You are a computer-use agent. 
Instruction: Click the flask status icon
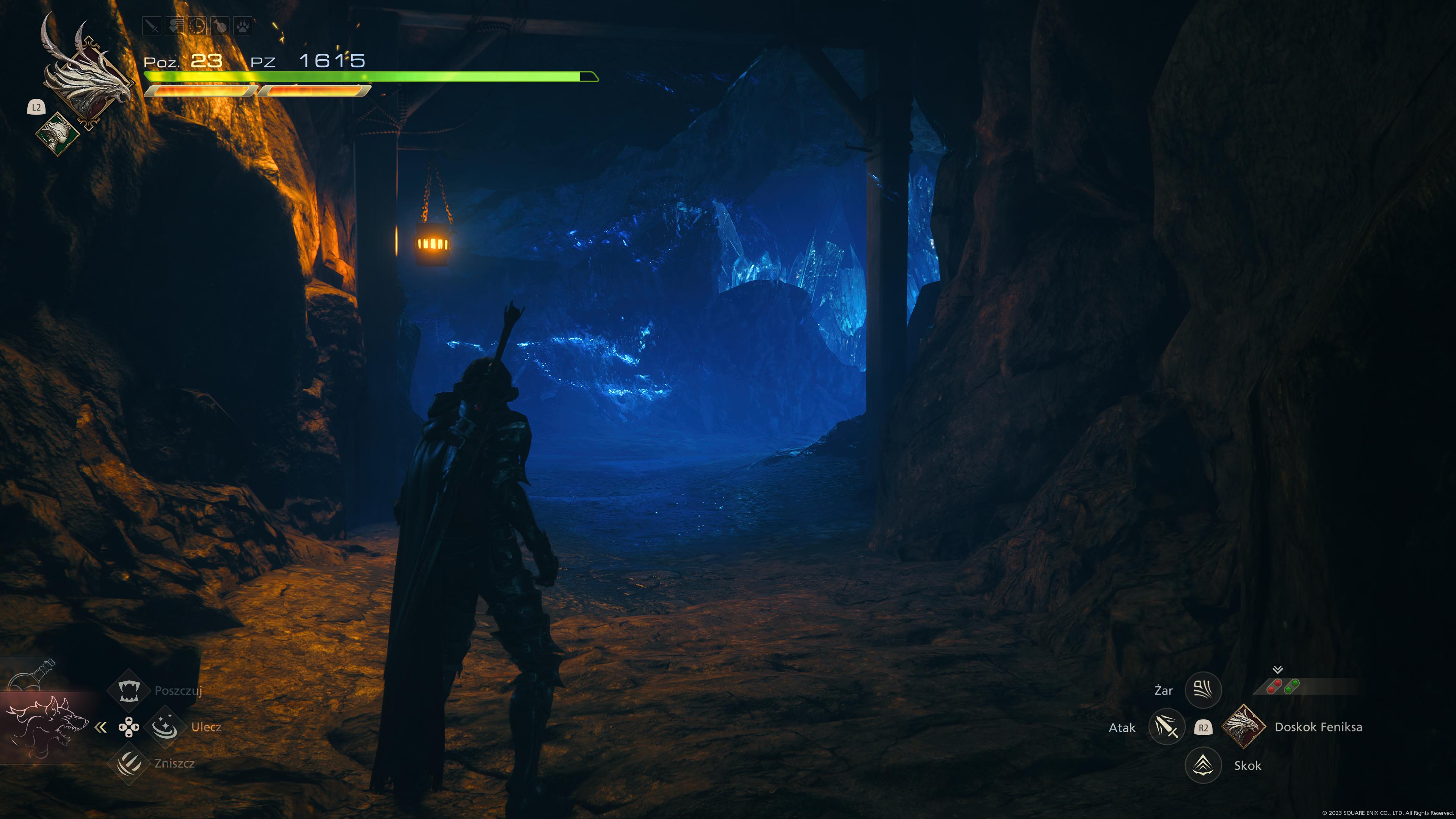[220, 26]
